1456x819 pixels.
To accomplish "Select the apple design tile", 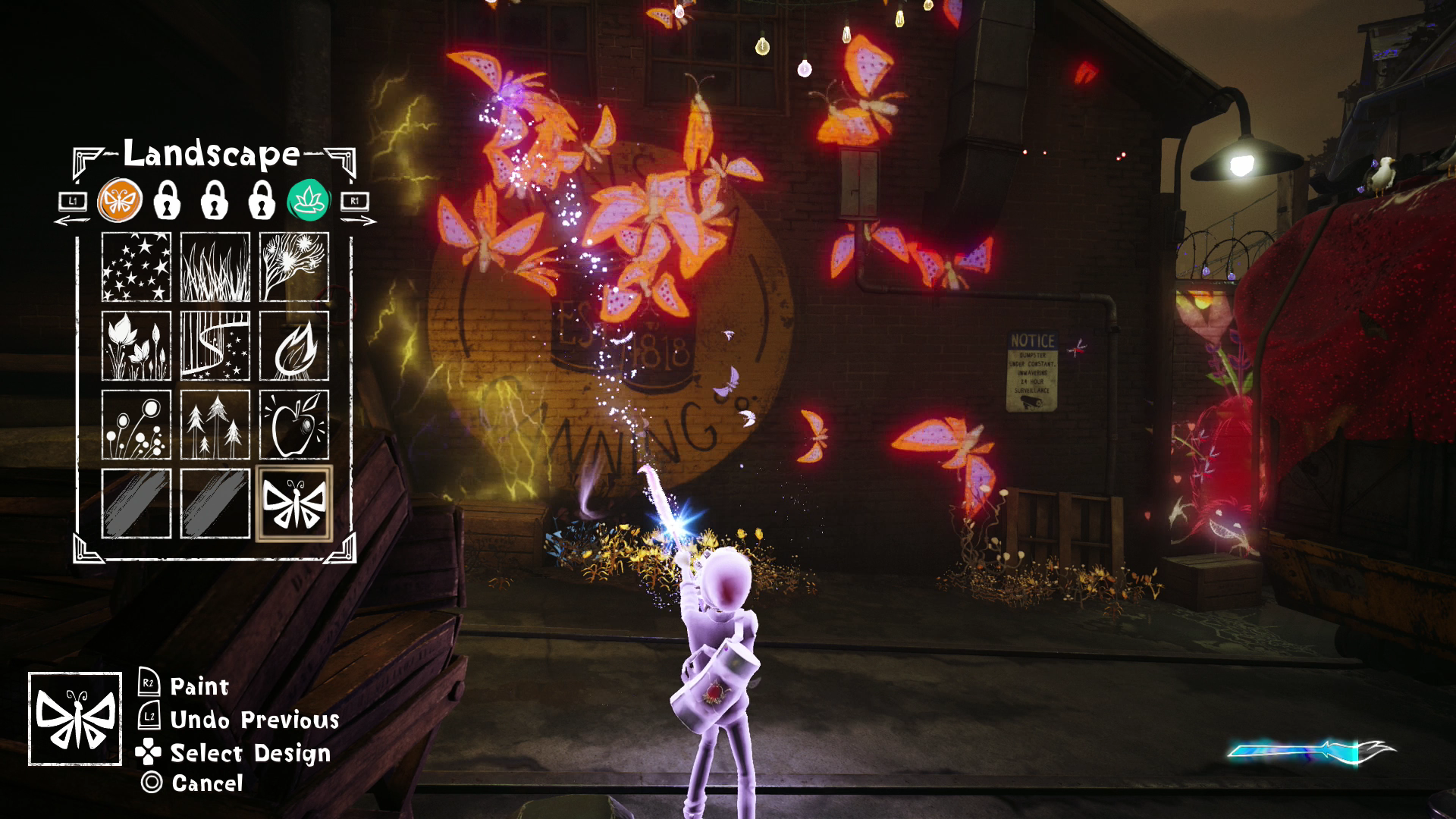I will coord(294,425).
